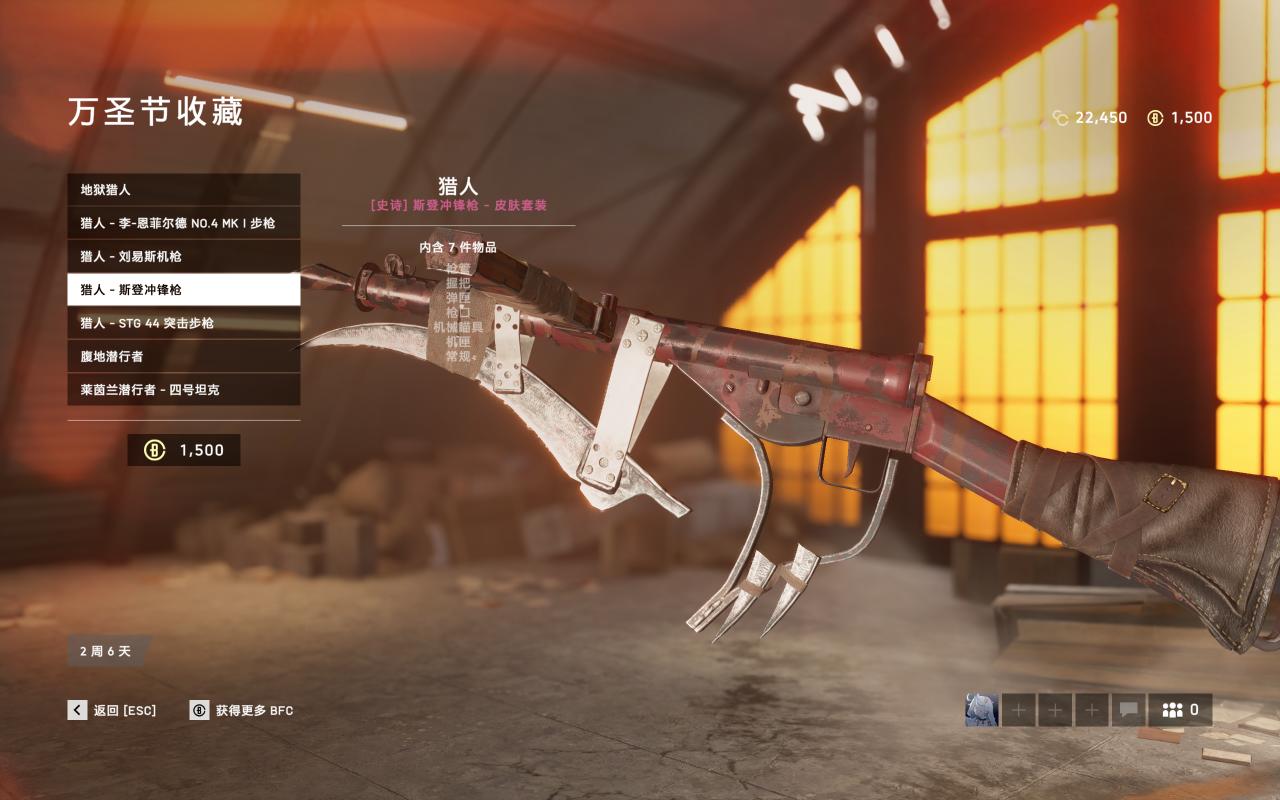Select the 猎人 - 刘易斯机枪 item
The image size is (1280, 800).
coord(183,256)
